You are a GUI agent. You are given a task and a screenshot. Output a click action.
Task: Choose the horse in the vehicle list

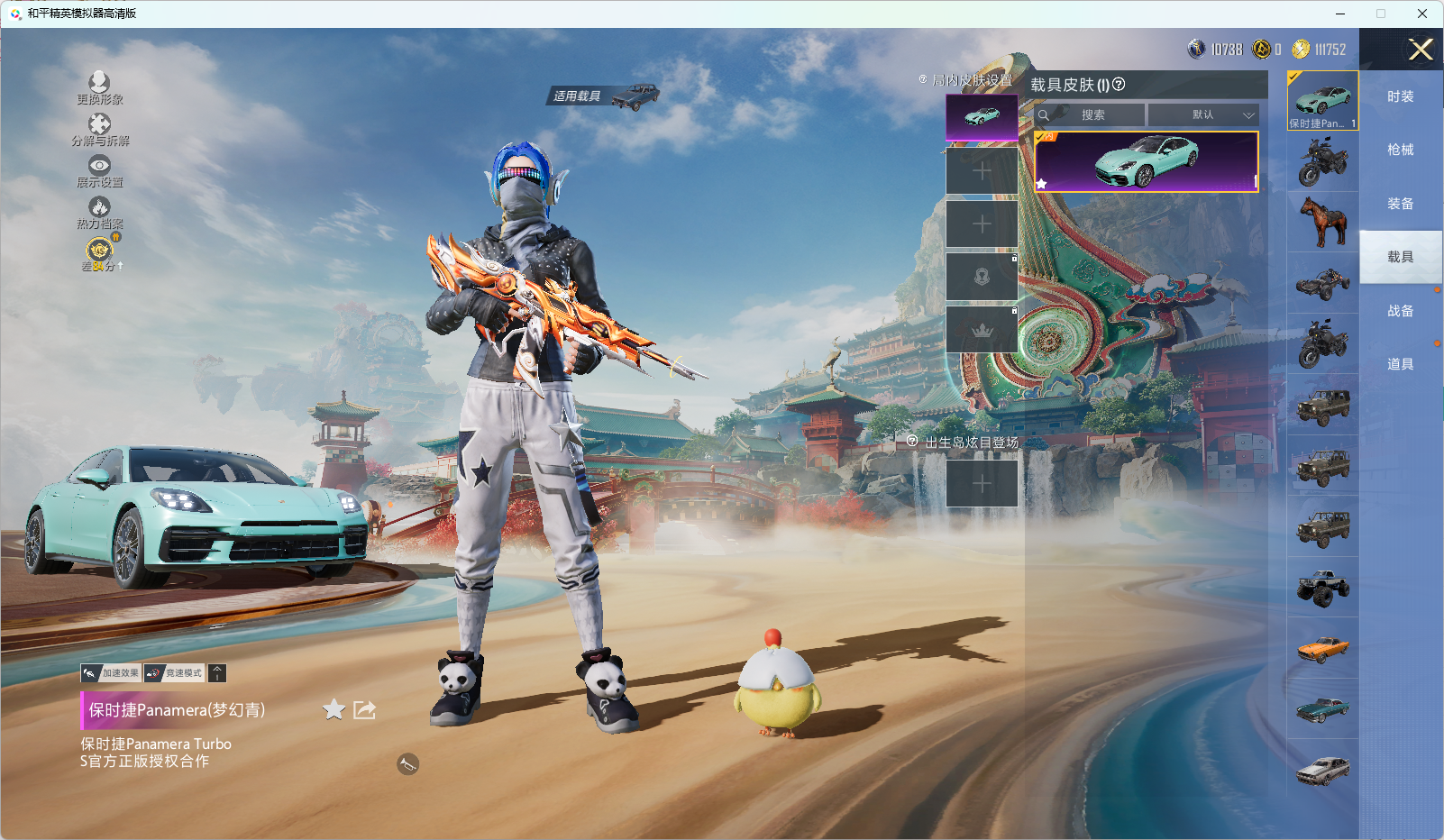1322,222
